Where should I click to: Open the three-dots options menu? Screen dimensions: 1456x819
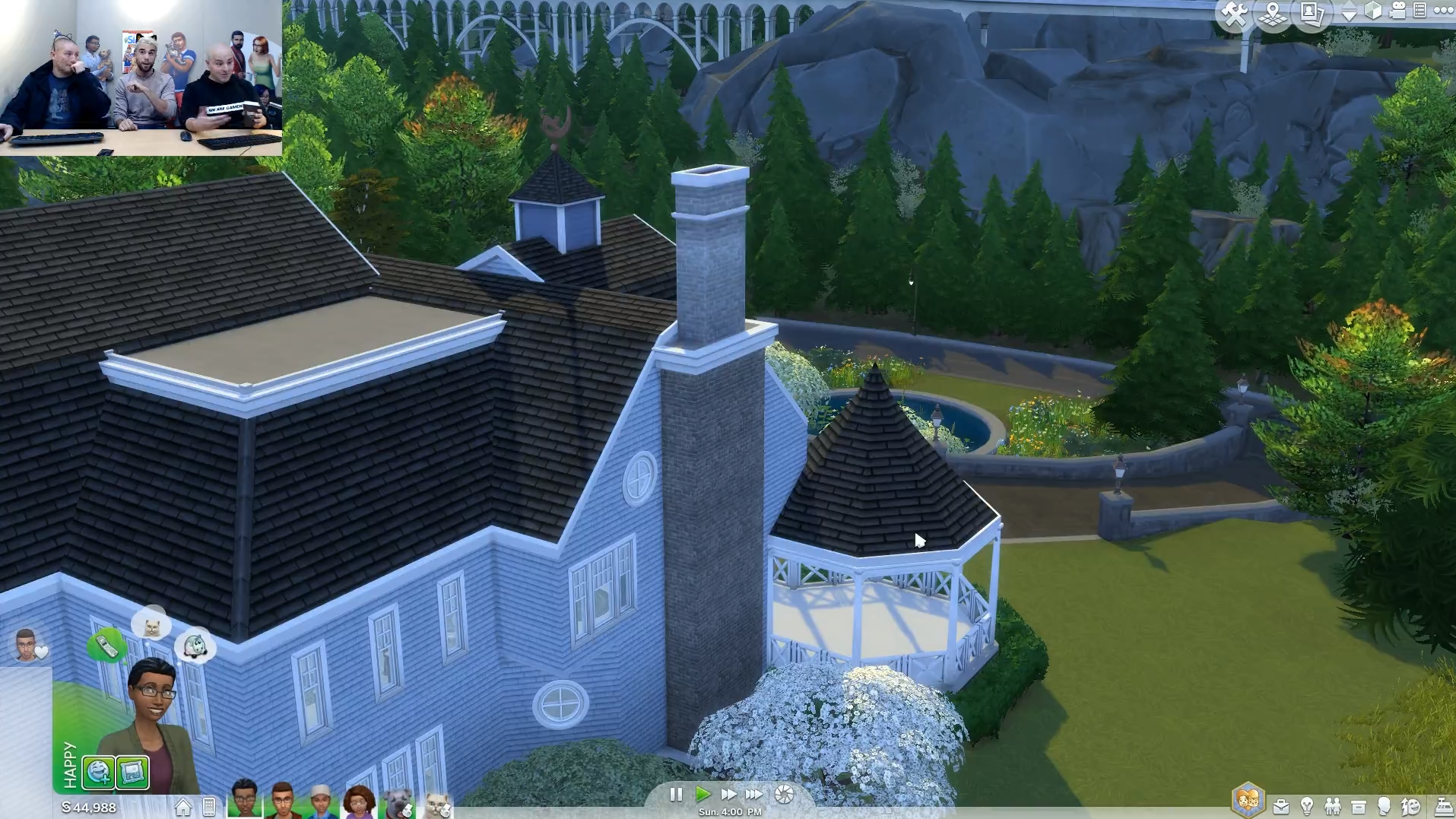[x=1443, y=11]
